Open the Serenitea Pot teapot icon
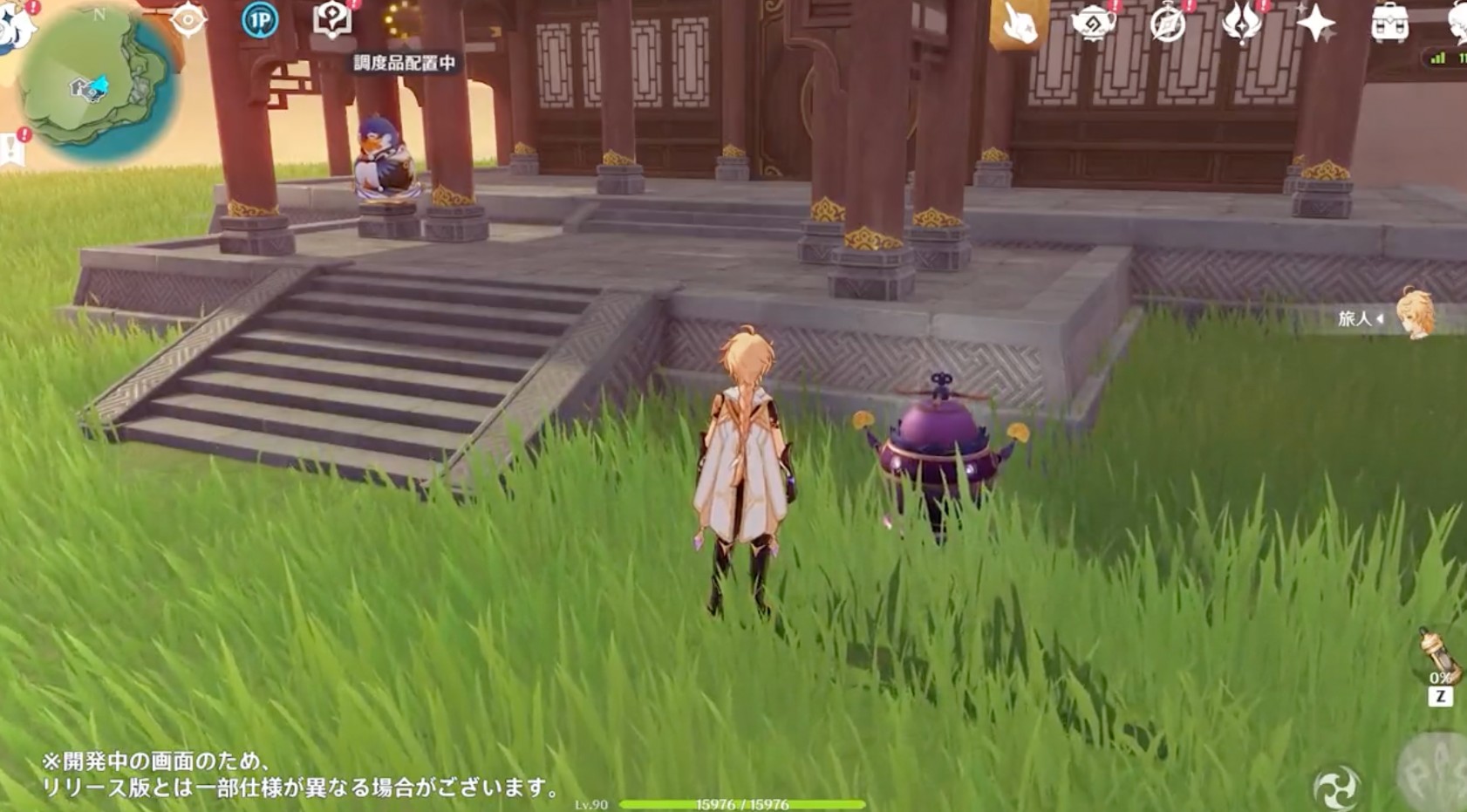The width and height of the screenshot is (1467, 812). coord(1092,22)
